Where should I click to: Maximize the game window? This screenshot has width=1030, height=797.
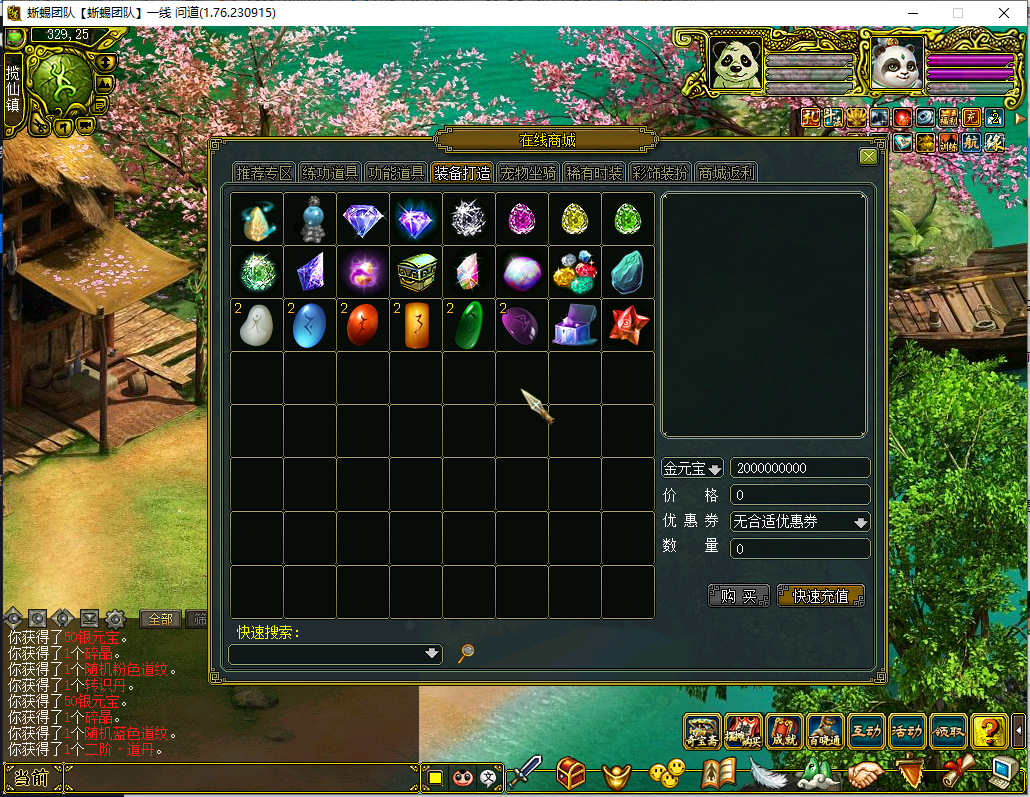[x=957, y=13]
